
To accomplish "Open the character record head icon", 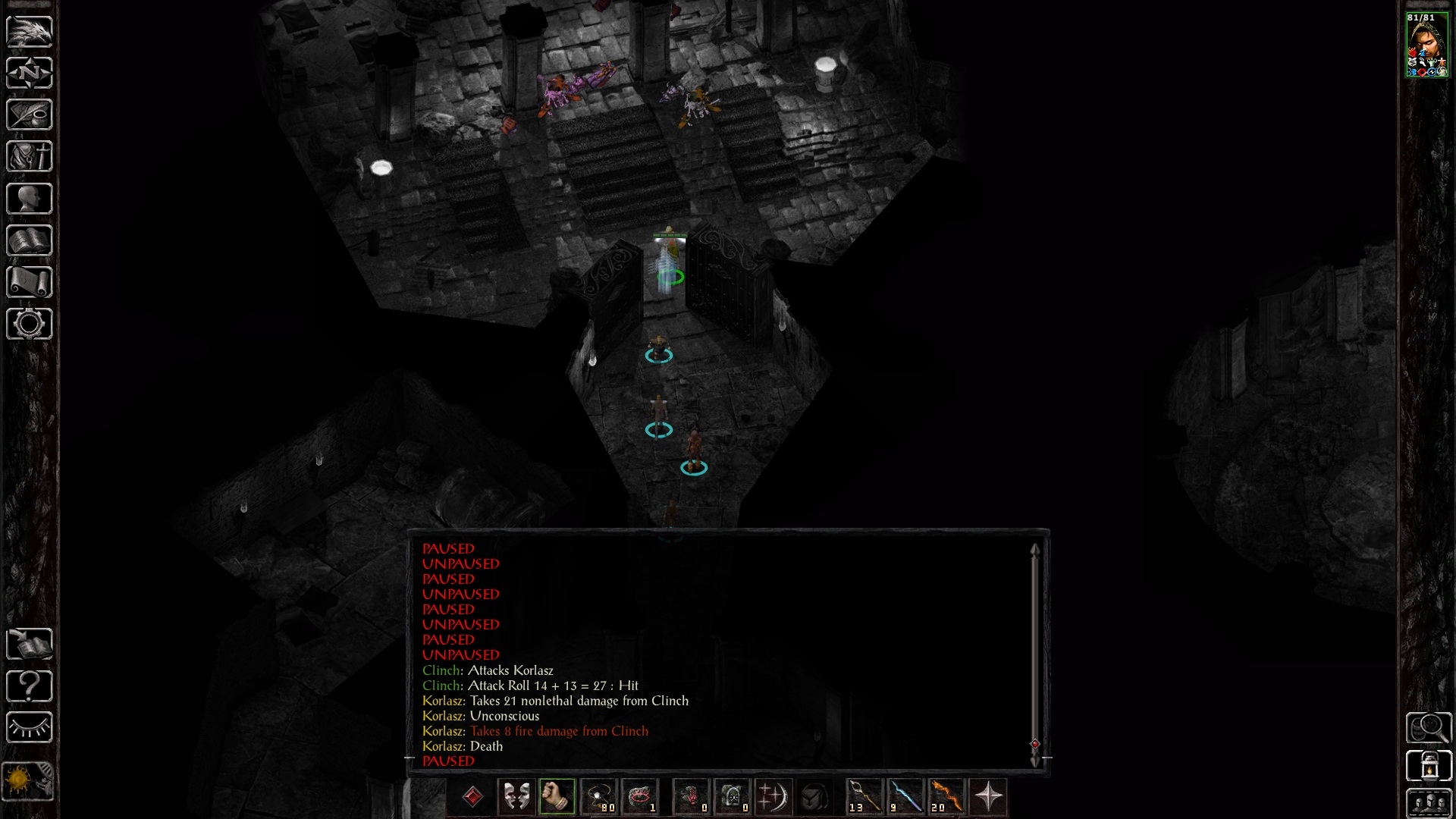I will click(x=30, y=199).
